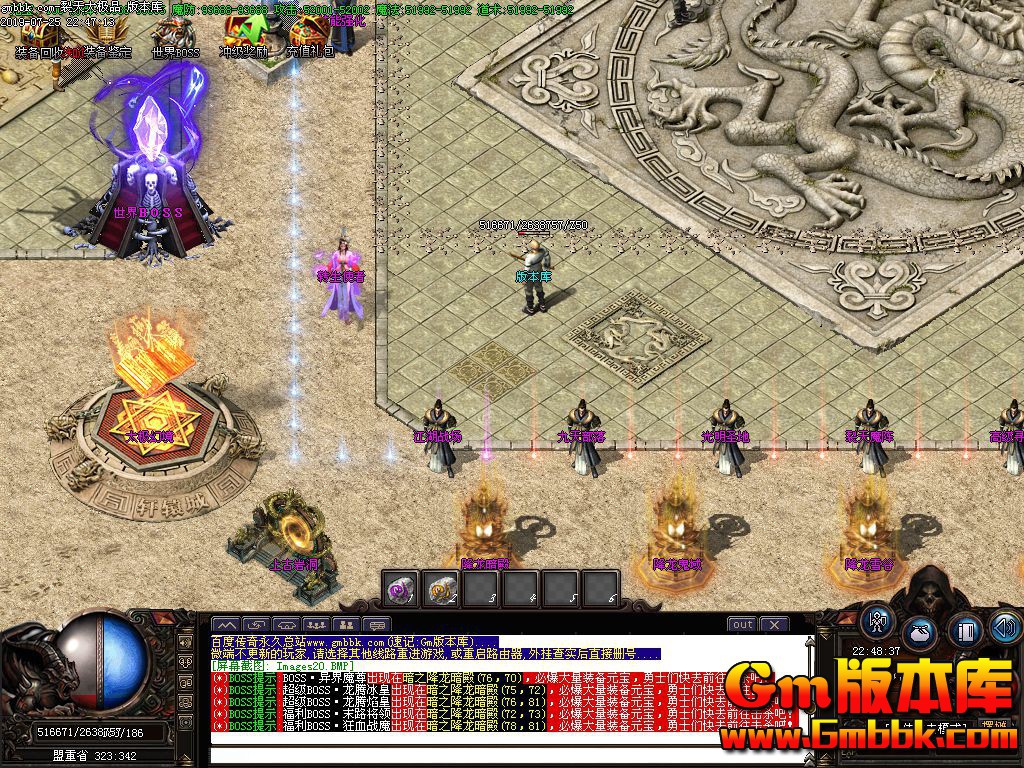Click the 'out' button above the chat

742,625
